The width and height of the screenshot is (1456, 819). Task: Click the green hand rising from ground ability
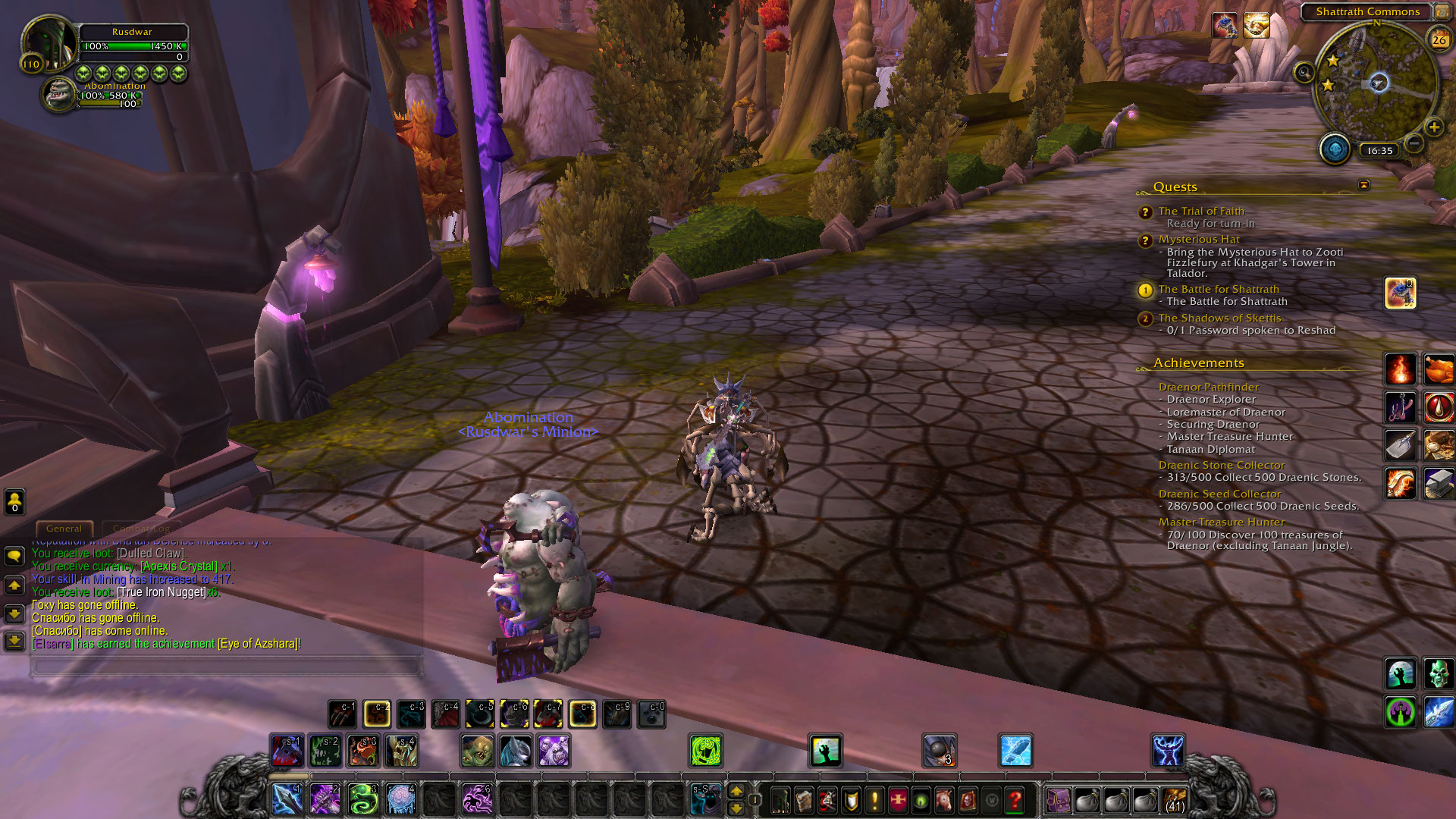825,751
